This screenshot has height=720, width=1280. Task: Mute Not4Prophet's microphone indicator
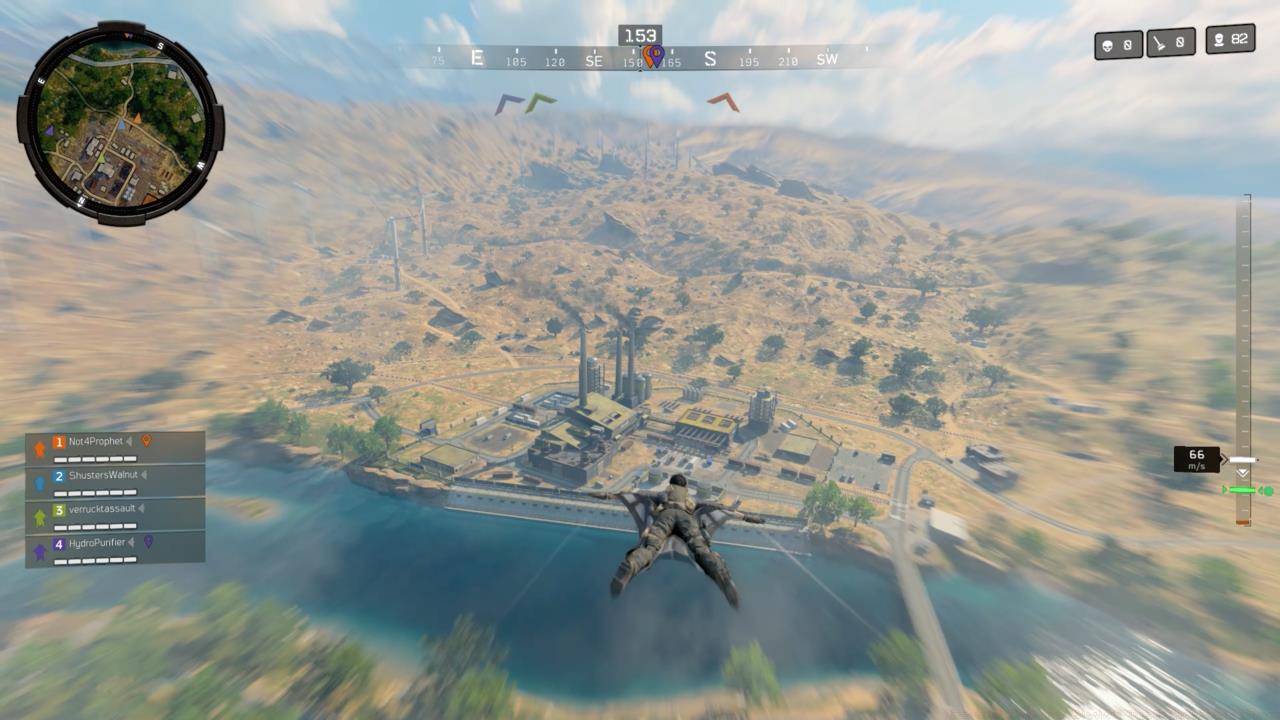129,441
